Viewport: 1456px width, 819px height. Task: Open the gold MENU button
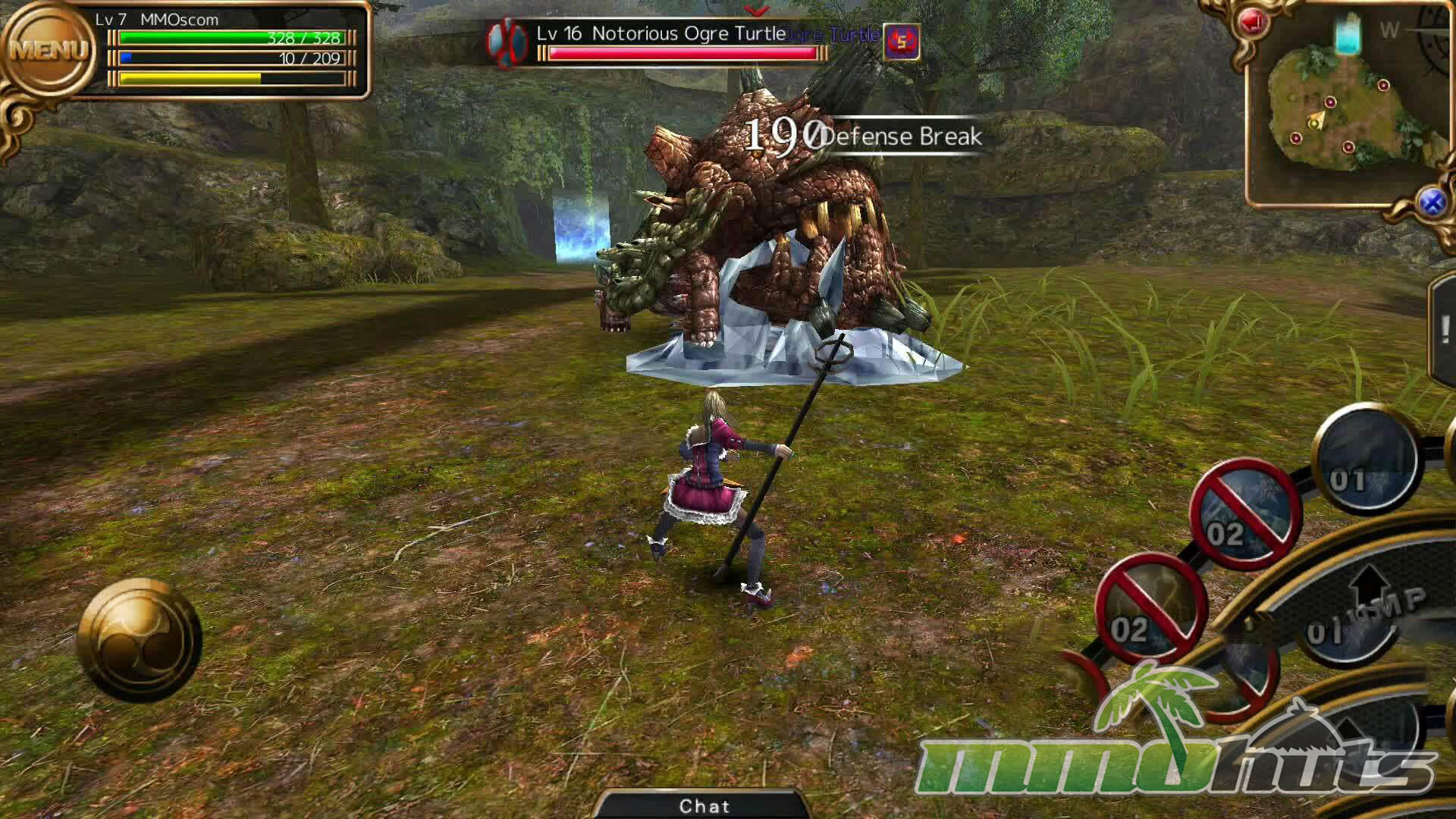point(49,52)
